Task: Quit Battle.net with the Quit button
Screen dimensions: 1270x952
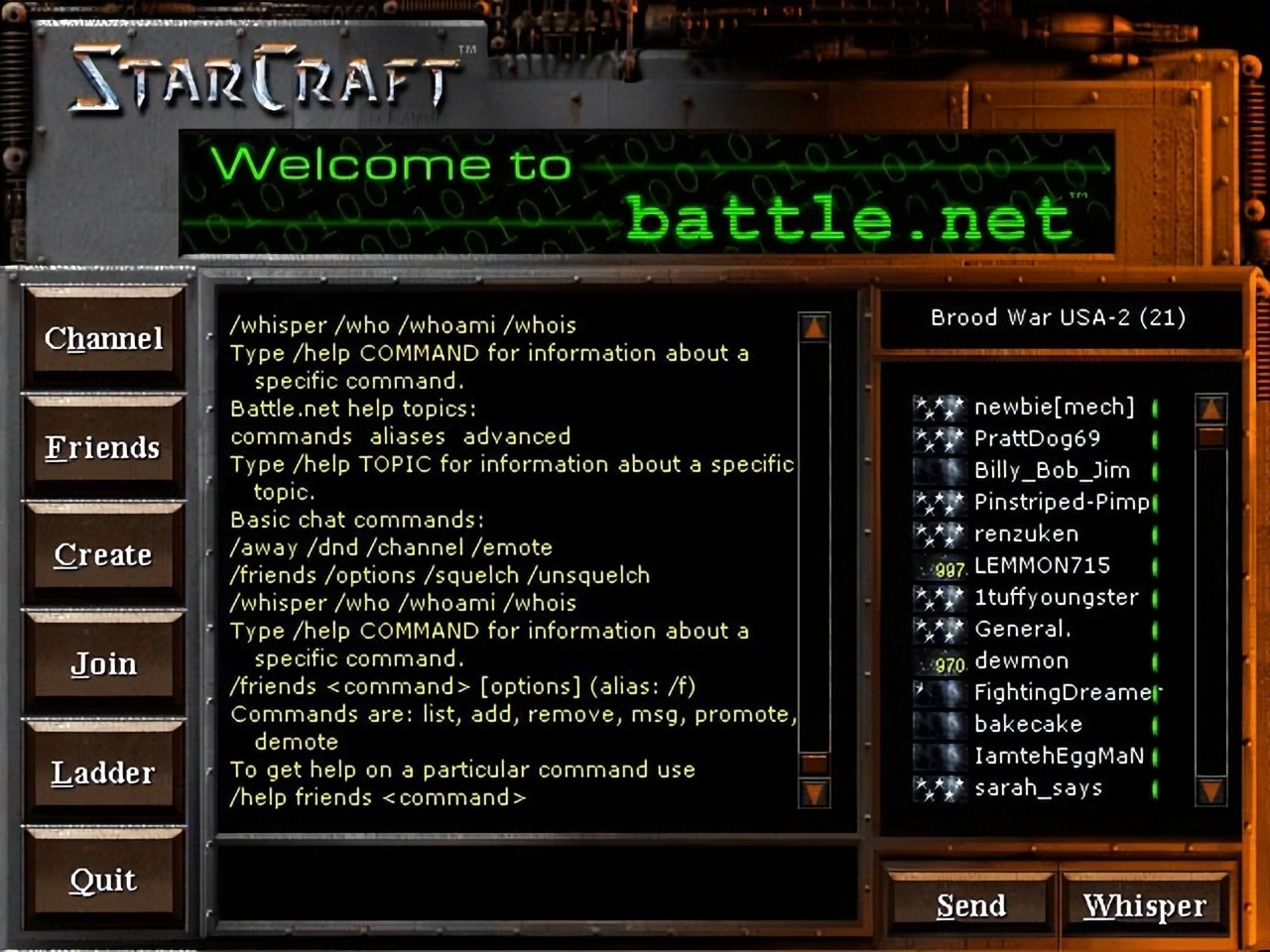Action: [x=103, y=880]
